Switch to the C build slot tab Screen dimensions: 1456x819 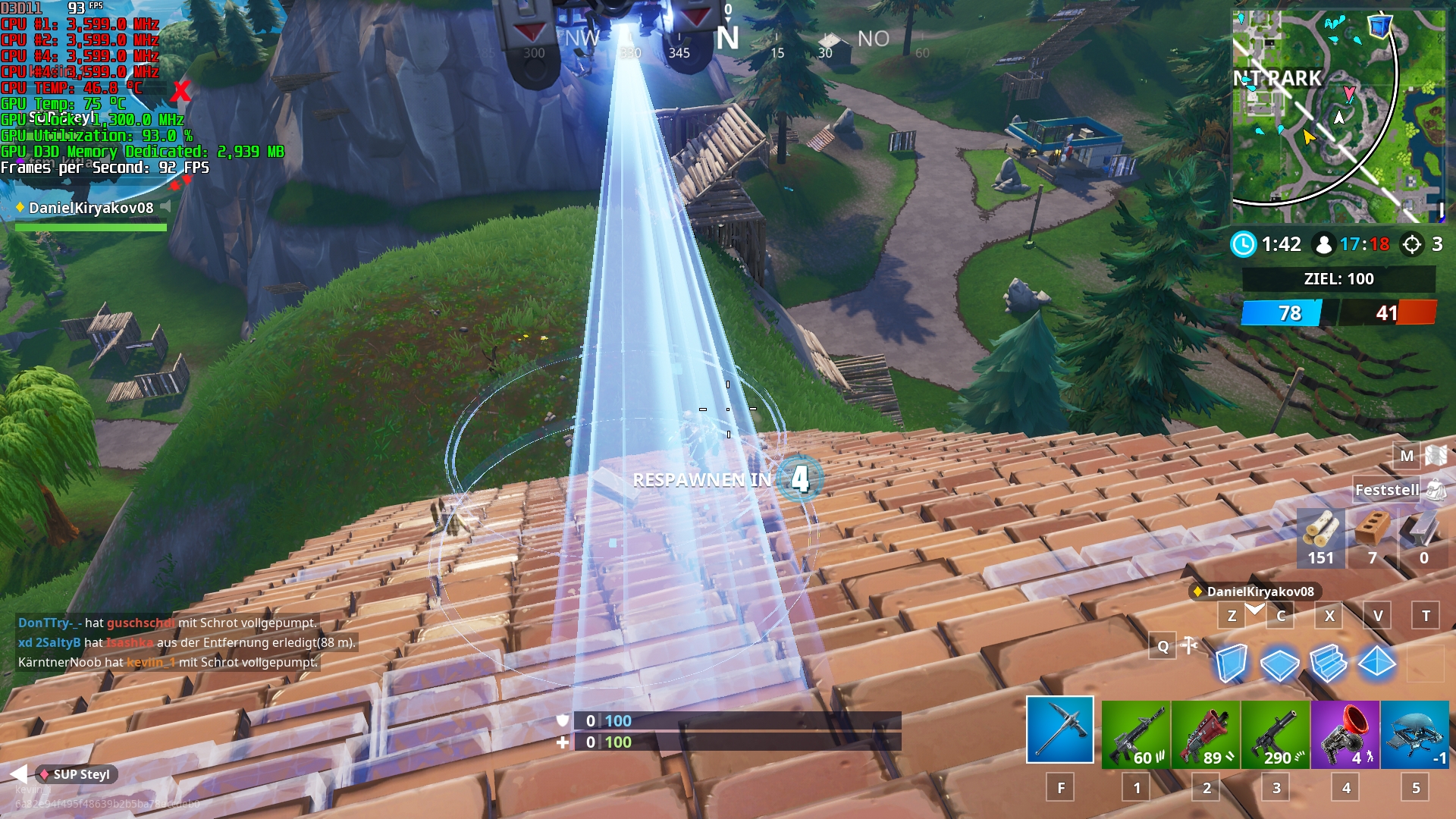point(1280,617)
